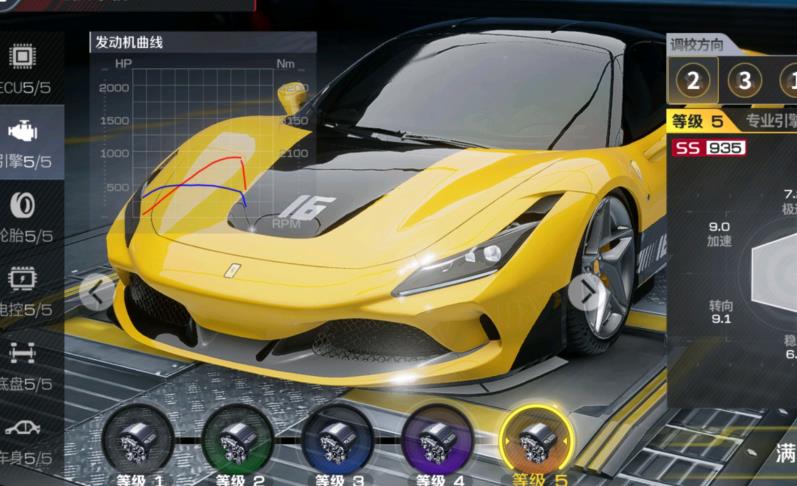Choose tuning direction number 2
The width and height of the screenshot is (797, 486).
tap(693, 81)
